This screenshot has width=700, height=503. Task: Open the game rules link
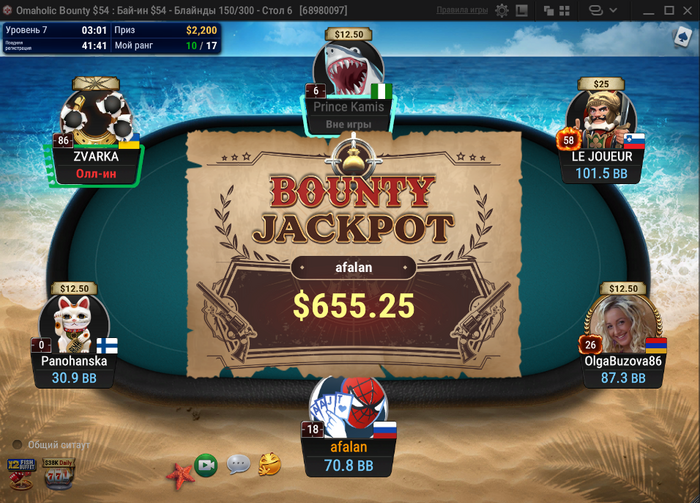click(x=462, y=10)
